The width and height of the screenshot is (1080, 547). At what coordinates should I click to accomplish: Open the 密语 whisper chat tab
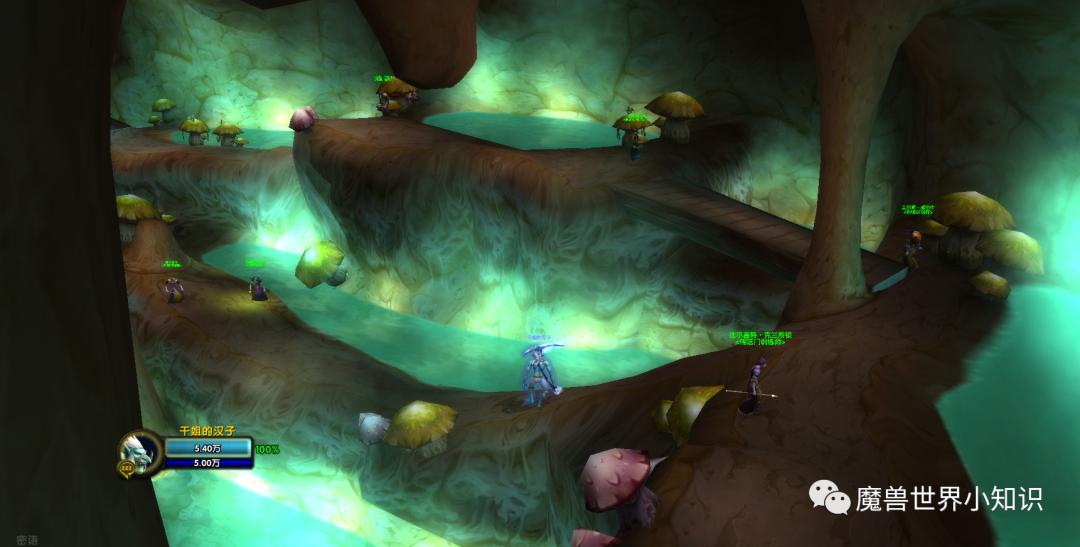[27, 539]
